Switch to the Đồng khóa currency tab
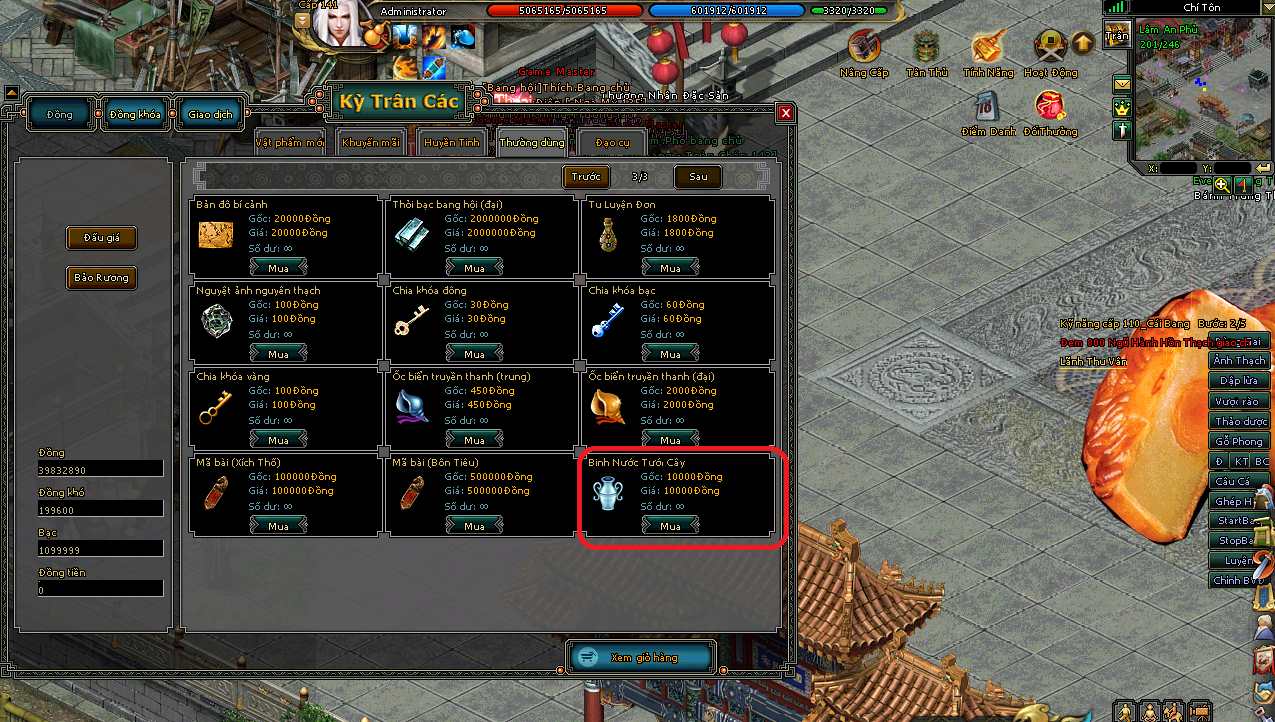The width and height of the screenshot is (1275, 722). [136, 114]
